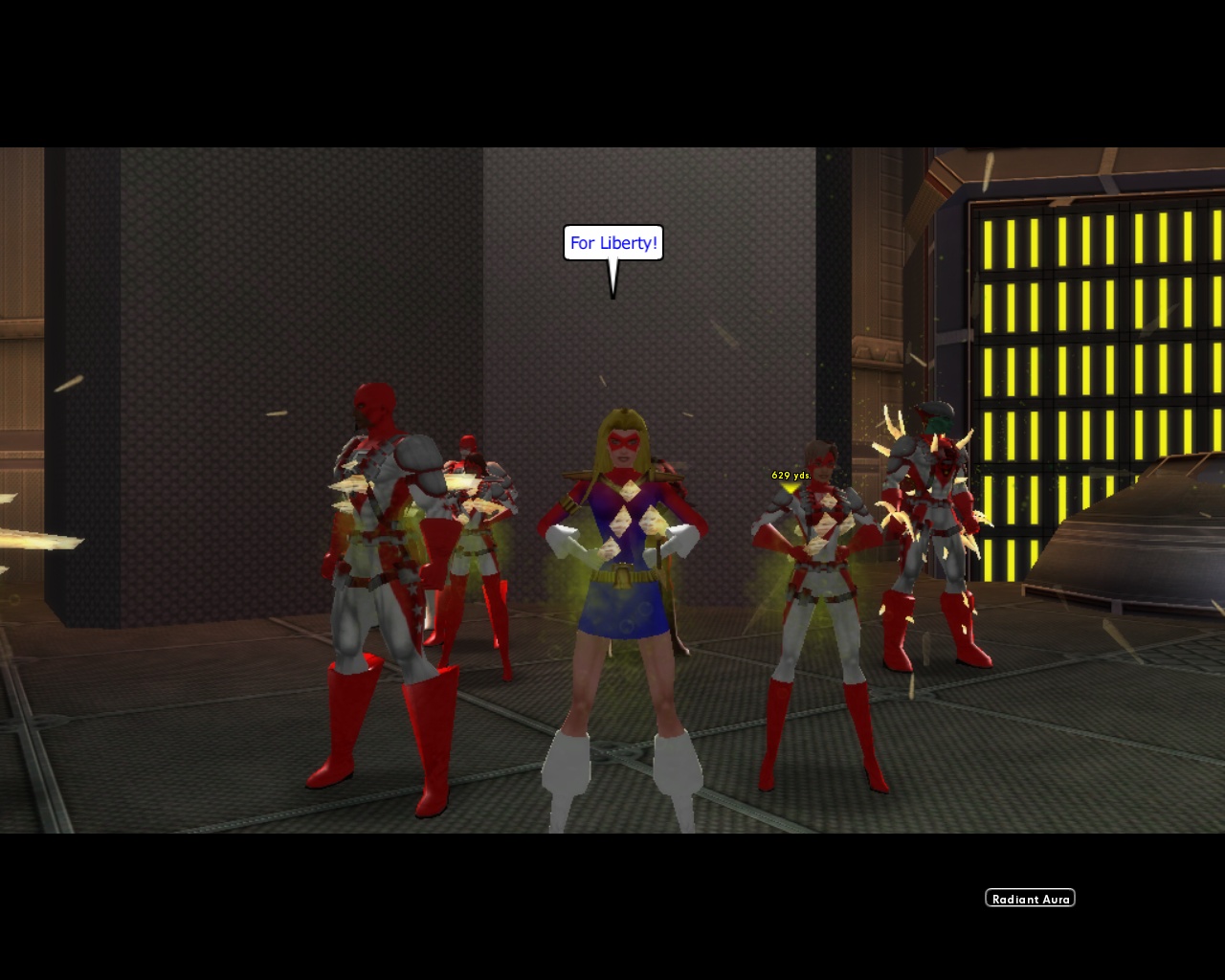Screen dimensions: 1225x980
Task: Click the yellow distance arrow indicator
Action: tap(789, 488)
